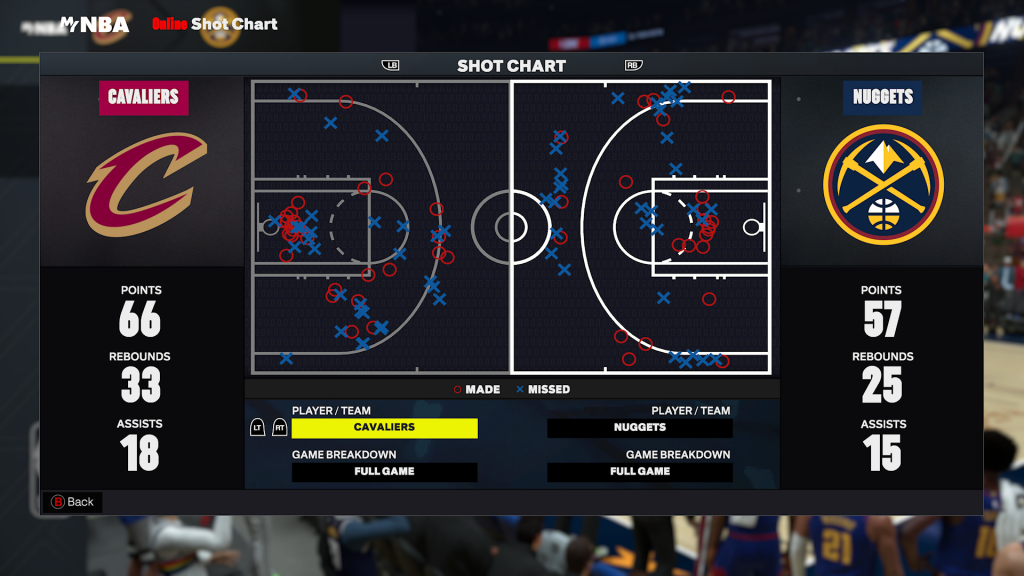
Task: Go back using the Back button
Action: pos(72,502)
